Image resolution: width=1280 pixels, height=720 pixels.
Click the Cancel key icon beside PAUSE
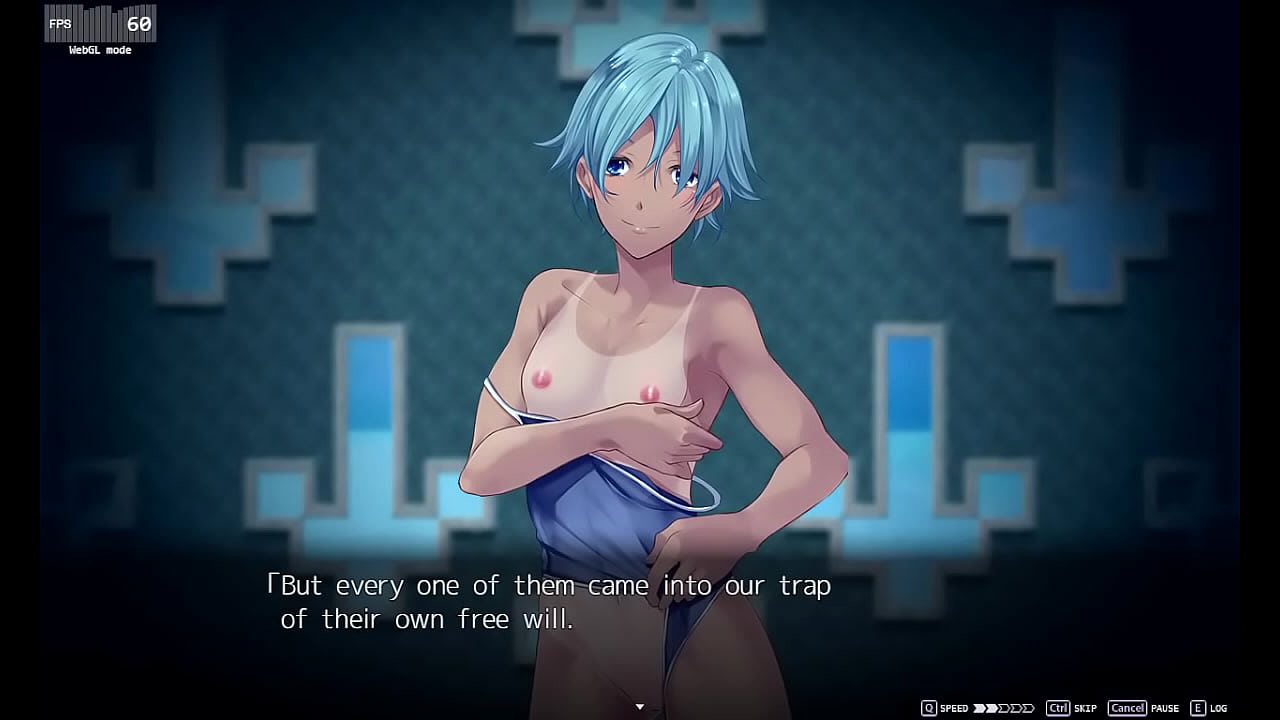coord(1128,707)
